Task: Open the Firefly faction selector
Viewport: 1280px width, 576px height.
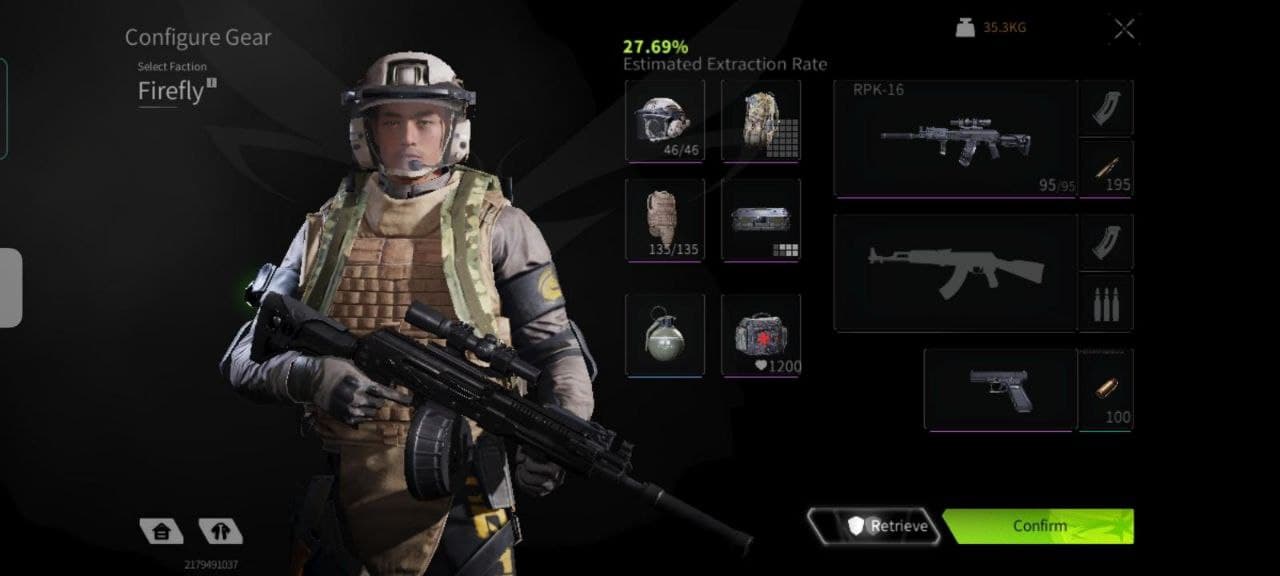Action: [176, 92]
